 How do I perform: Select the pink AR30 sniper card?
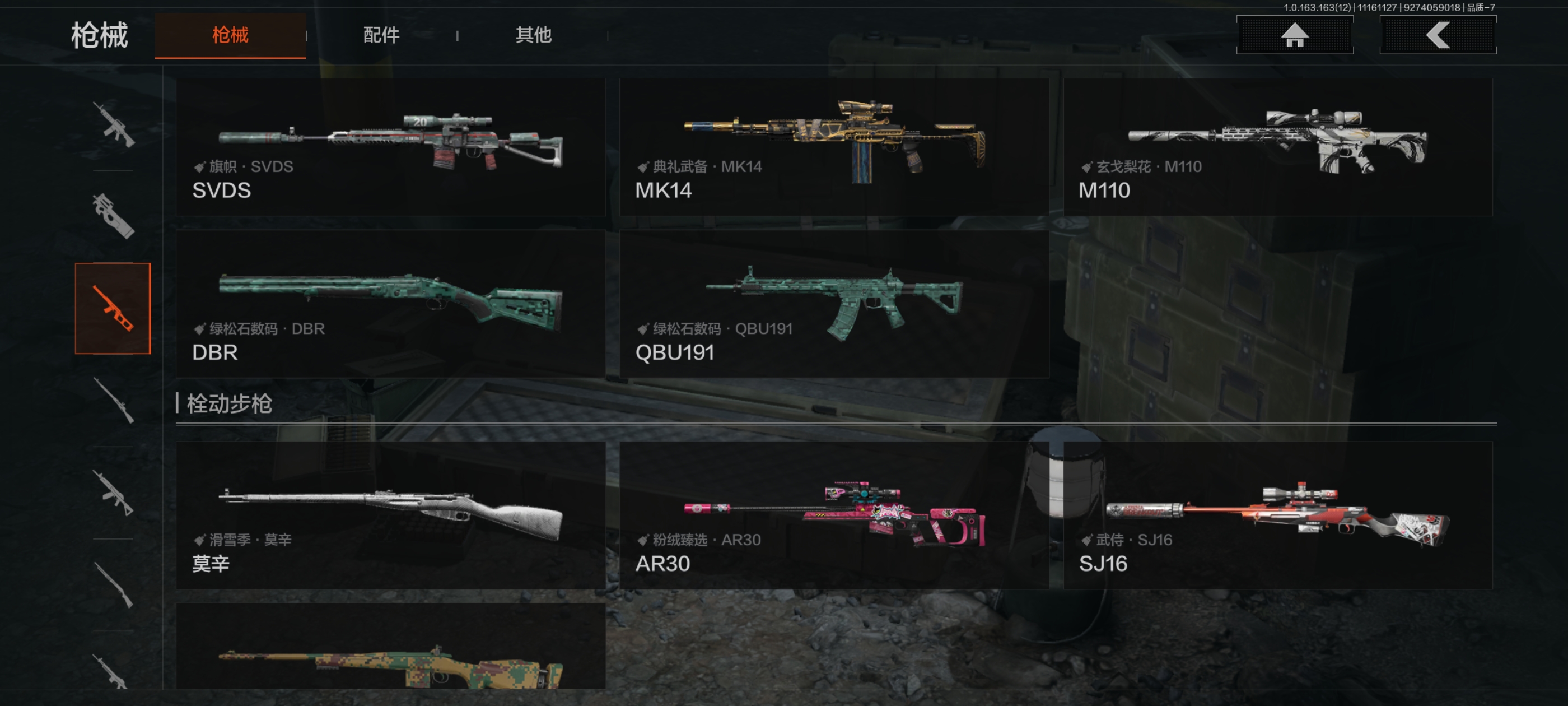click(833, 515)
